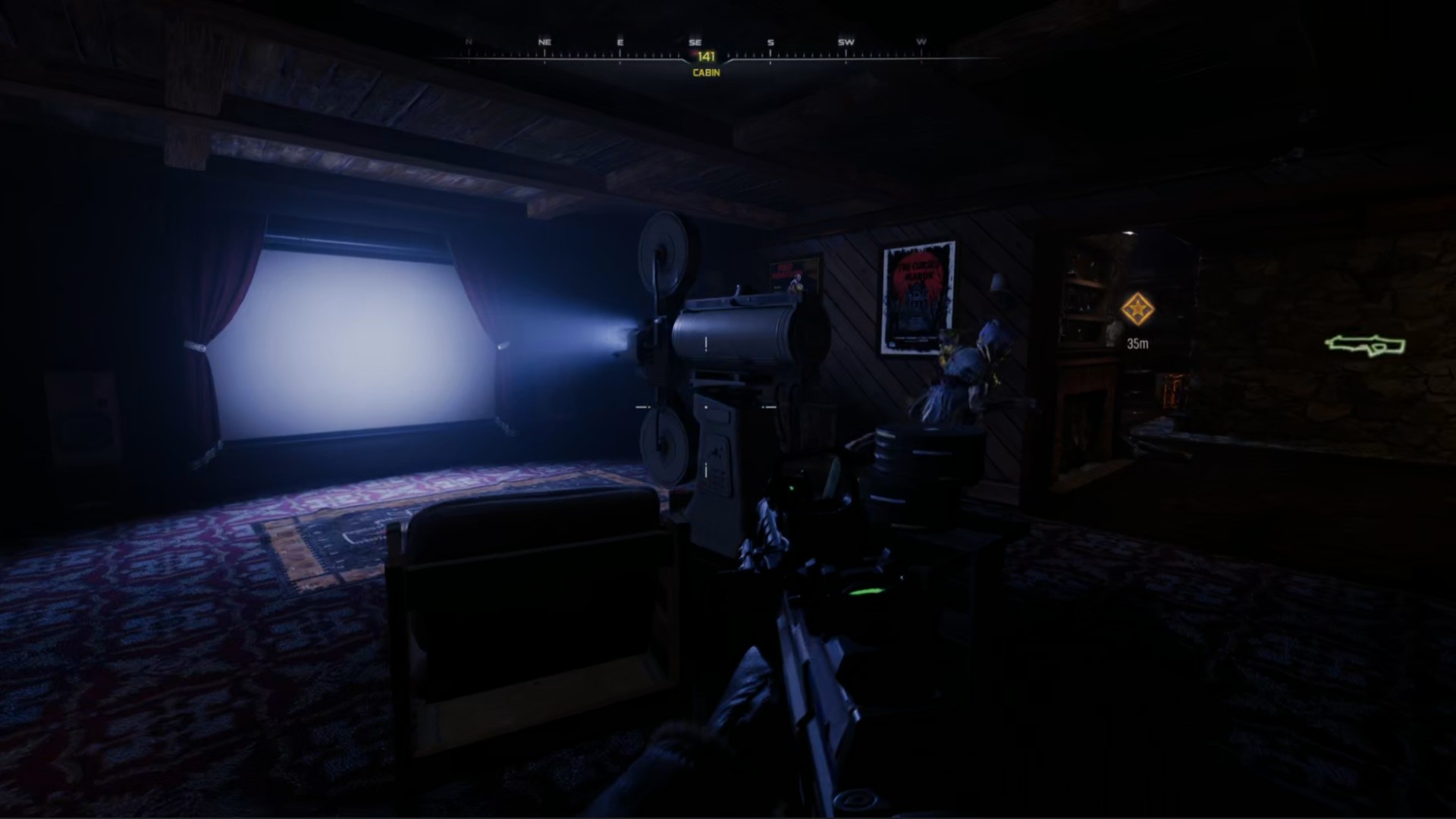This screenshot has height=819, width=1456.
Task: Click the heading number 141
Action: click(x=705, y=55)
